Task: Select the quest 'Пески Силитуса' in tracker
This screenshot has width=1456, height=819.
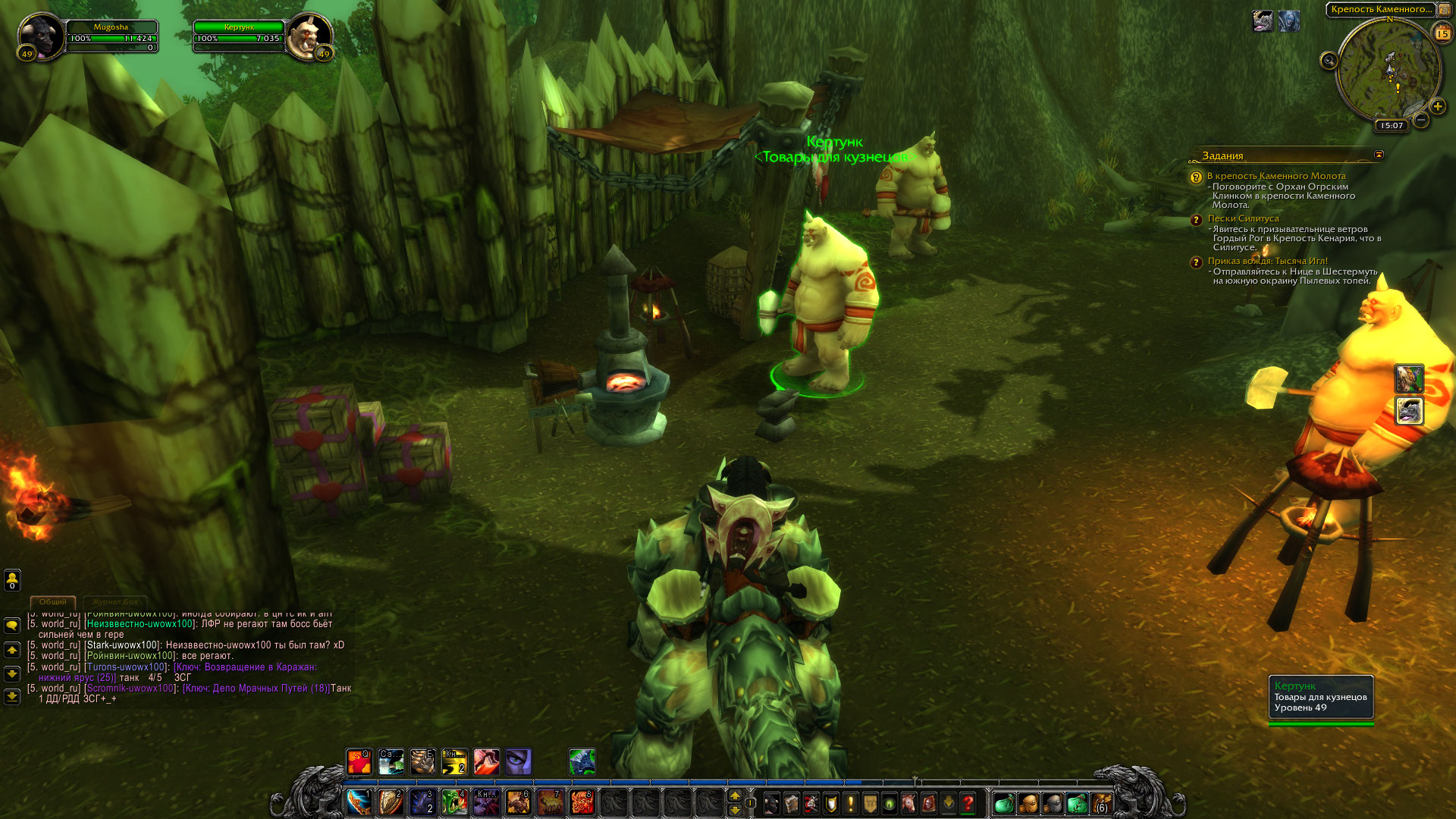Action: (1243, 218)
